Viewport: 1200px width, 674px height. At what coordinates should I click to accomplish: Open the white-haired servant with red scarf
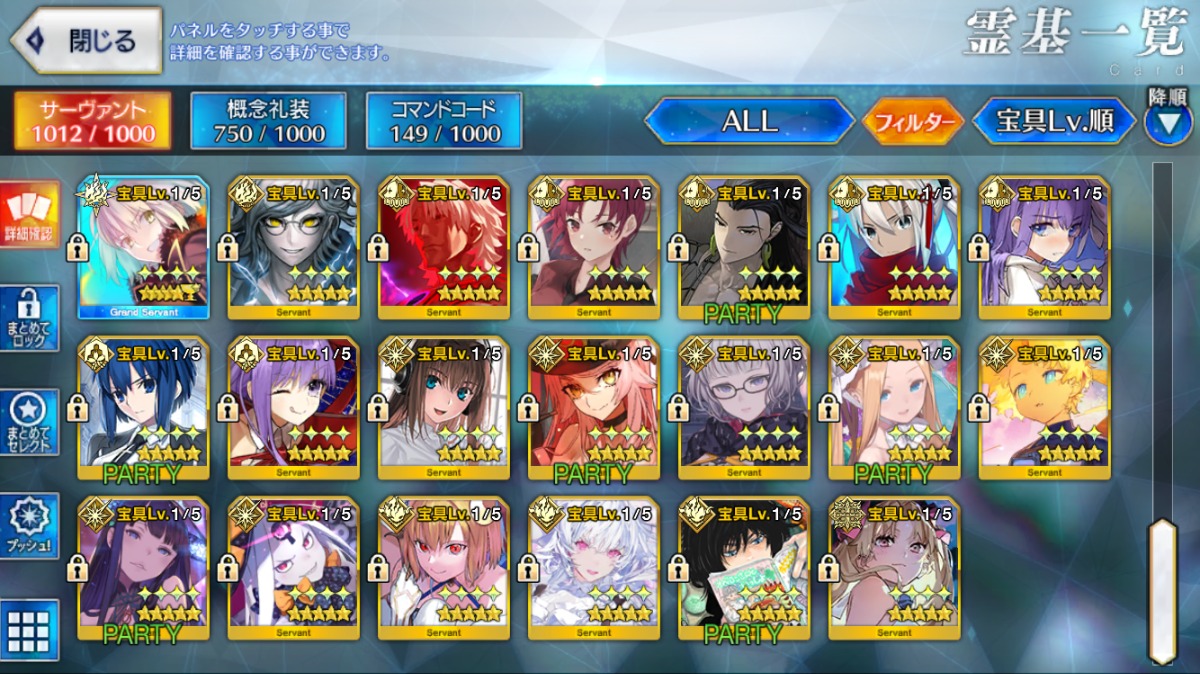coord(894,247)
